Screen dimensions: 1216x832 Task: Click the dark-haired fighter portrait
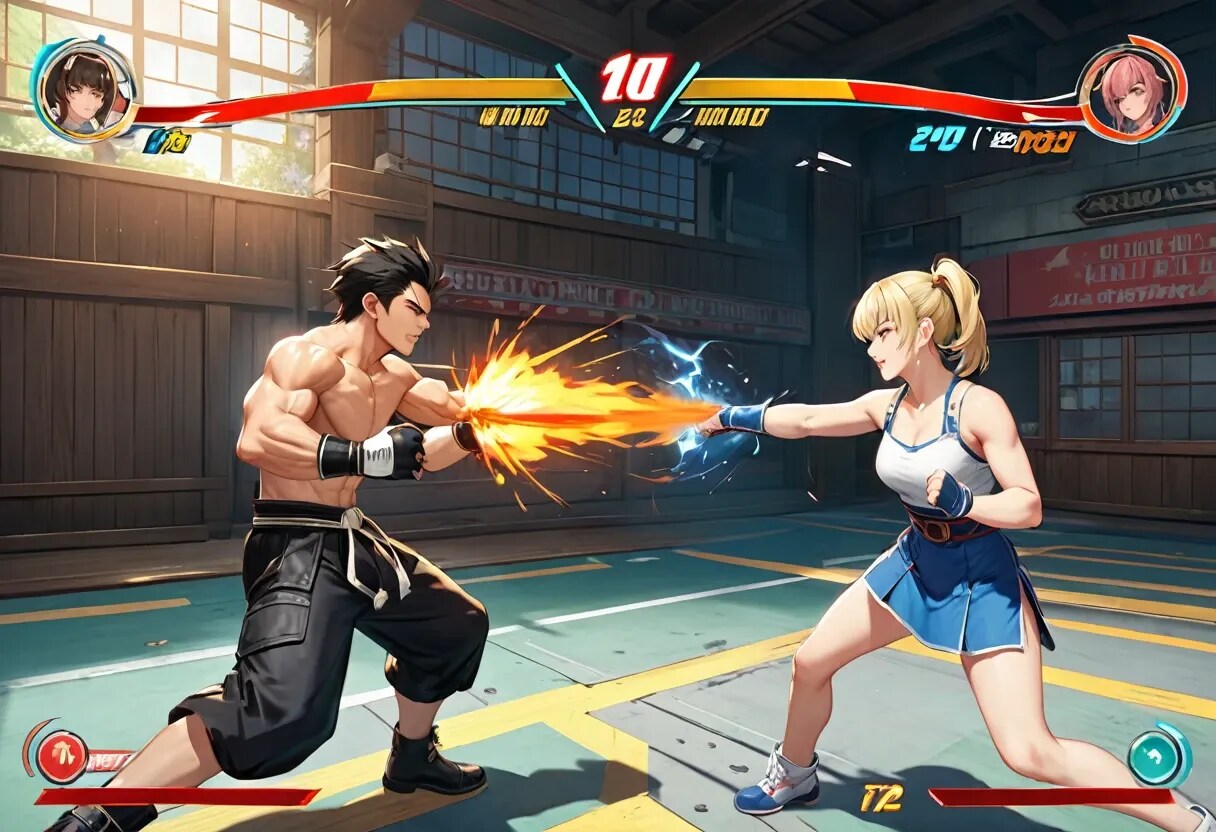coord(84,89)
